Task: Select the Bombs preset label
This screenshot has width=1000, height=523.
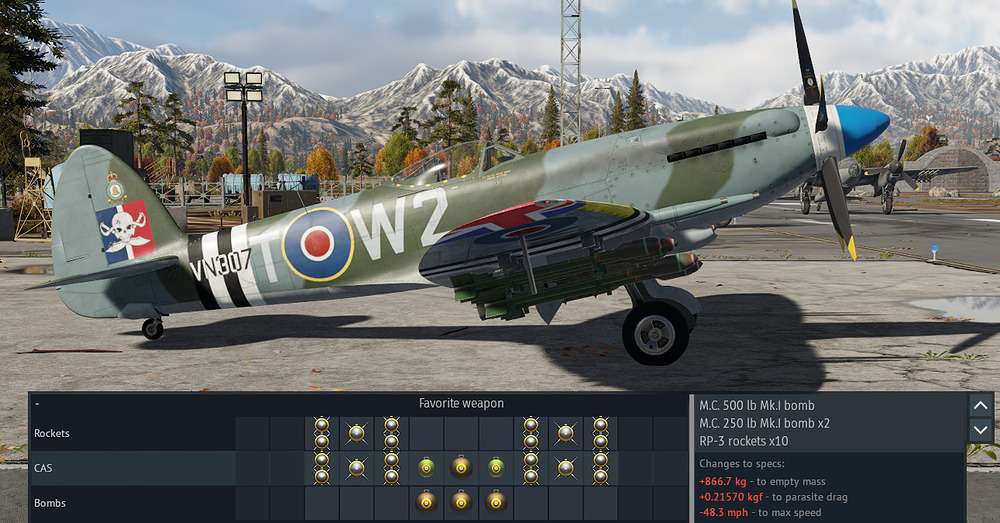Action: (50, 501)
